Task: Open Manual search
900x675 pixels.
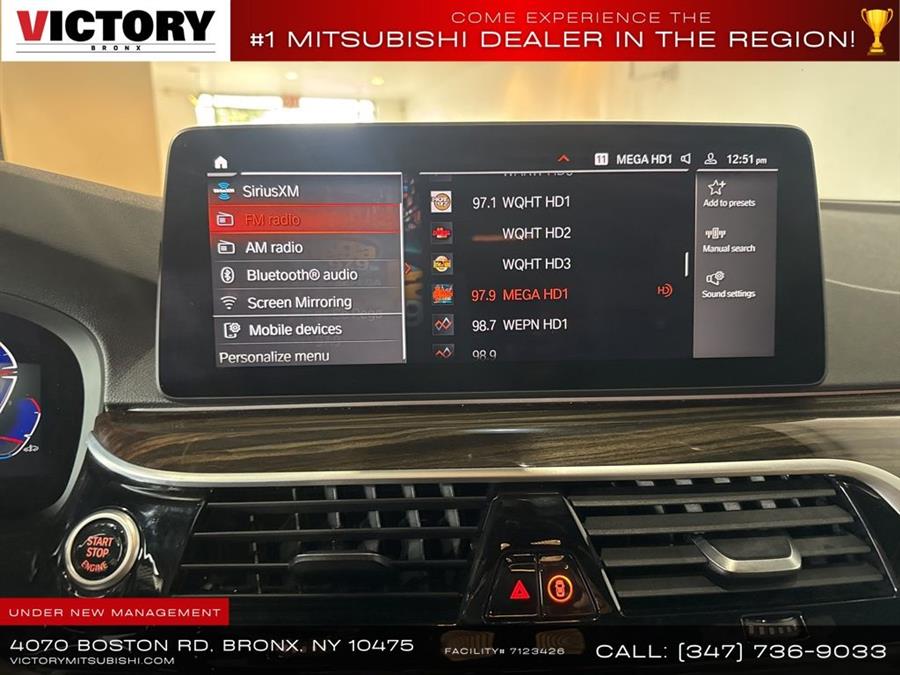Action: pos(728,239)
